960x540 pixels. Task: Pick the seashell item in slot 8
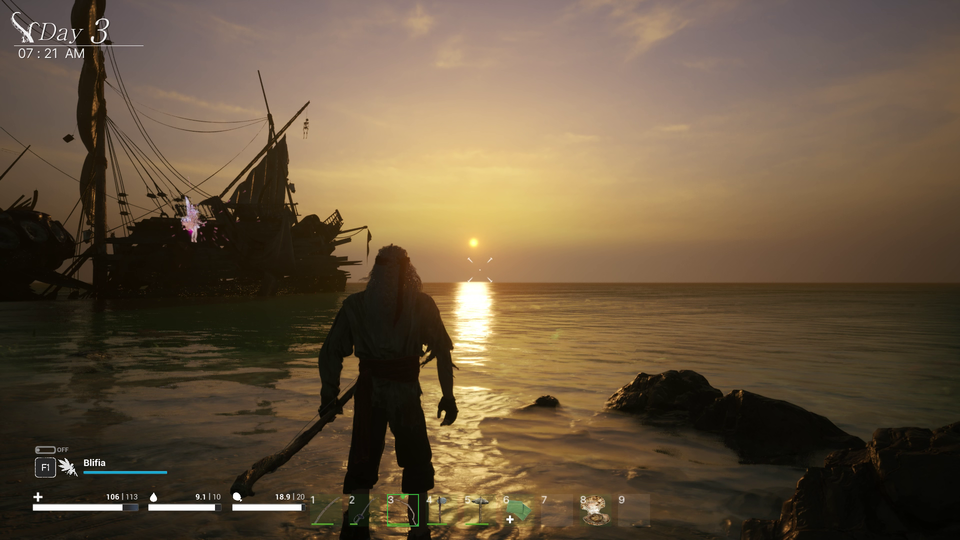(x=595, y=511)
